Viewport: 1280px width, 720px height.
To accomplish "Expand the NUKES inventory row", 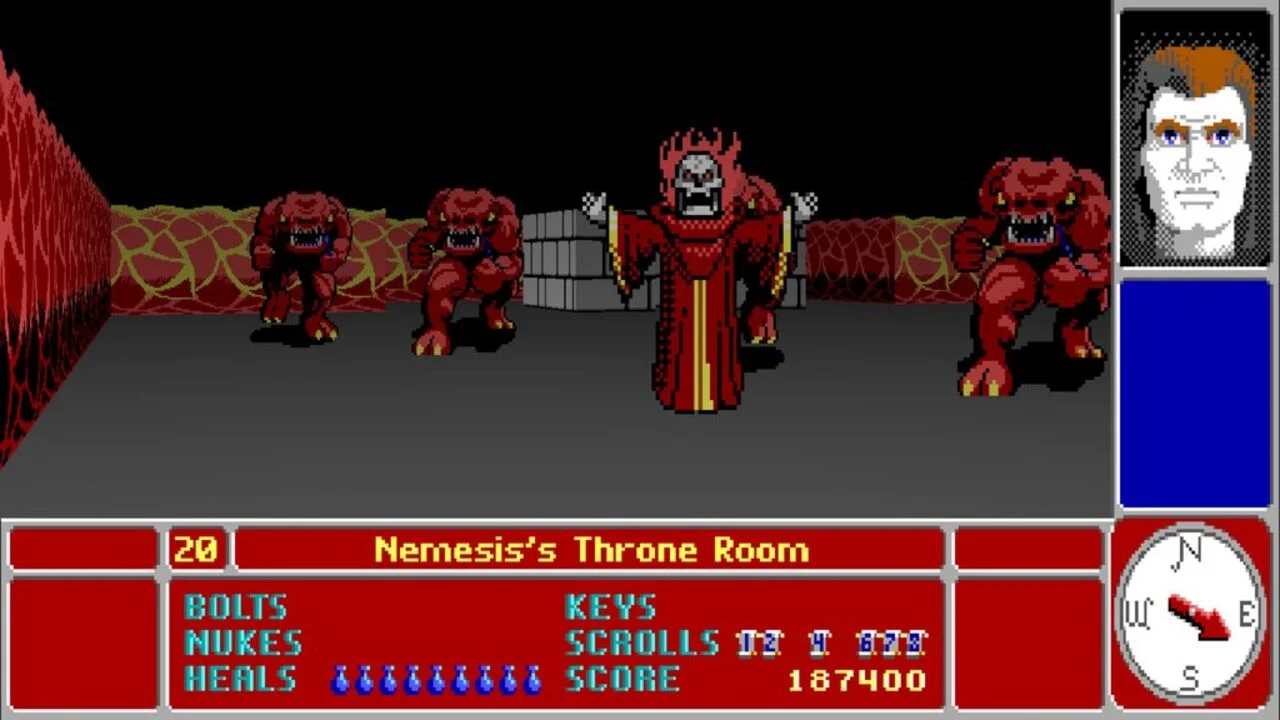I will click(x=243, y=643).
